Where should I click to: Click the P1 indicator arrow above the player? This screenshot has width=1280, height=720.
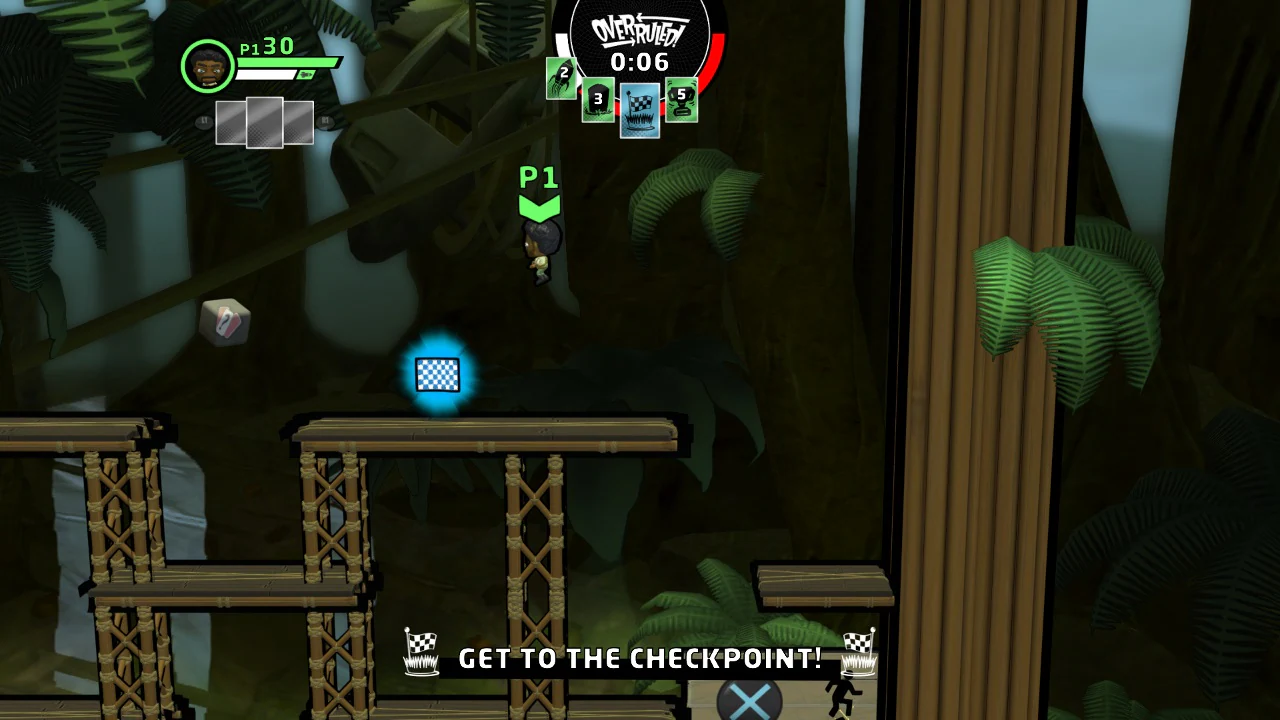coord(539,203)
